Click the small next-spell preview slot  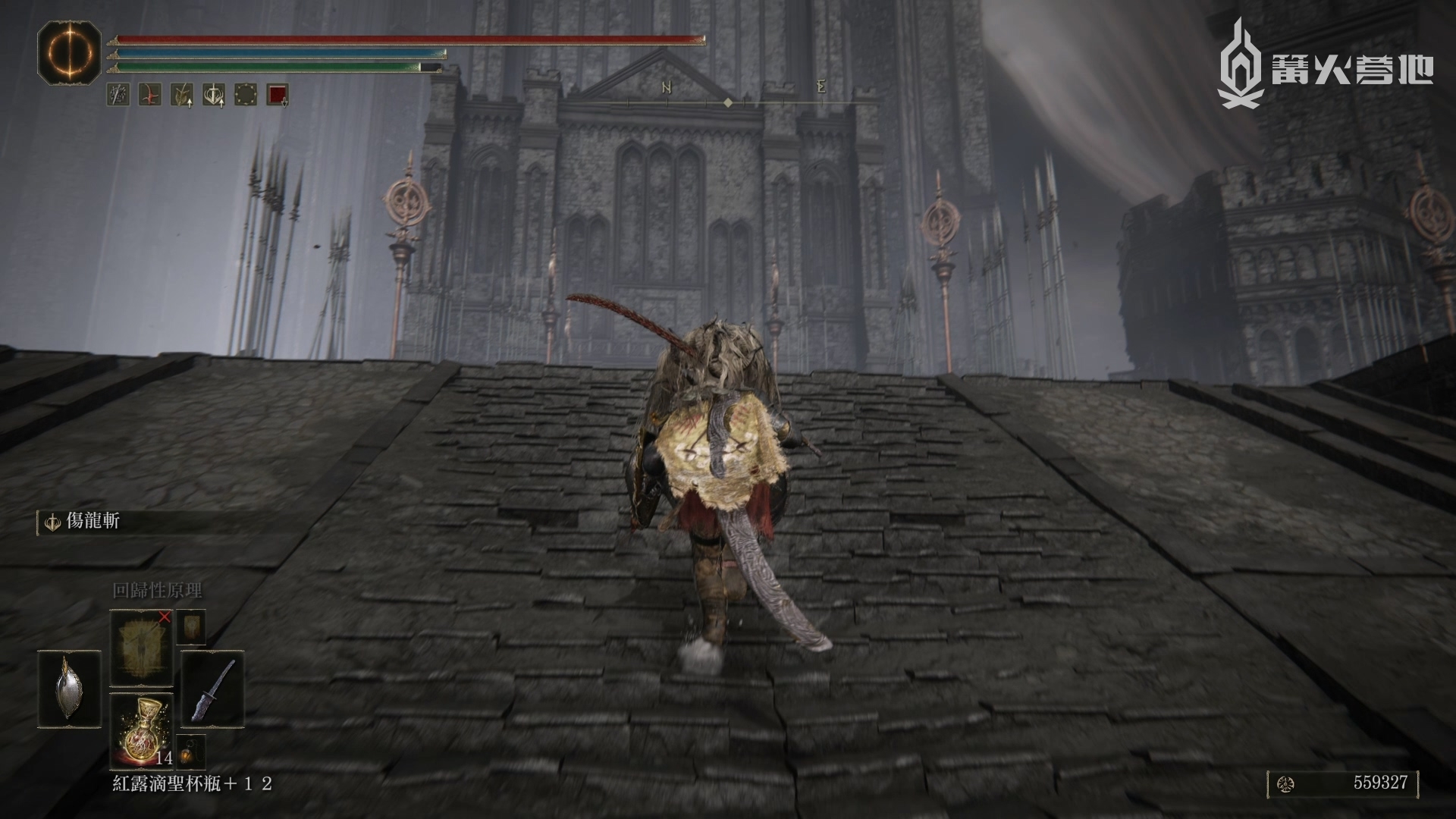[190, 628]
